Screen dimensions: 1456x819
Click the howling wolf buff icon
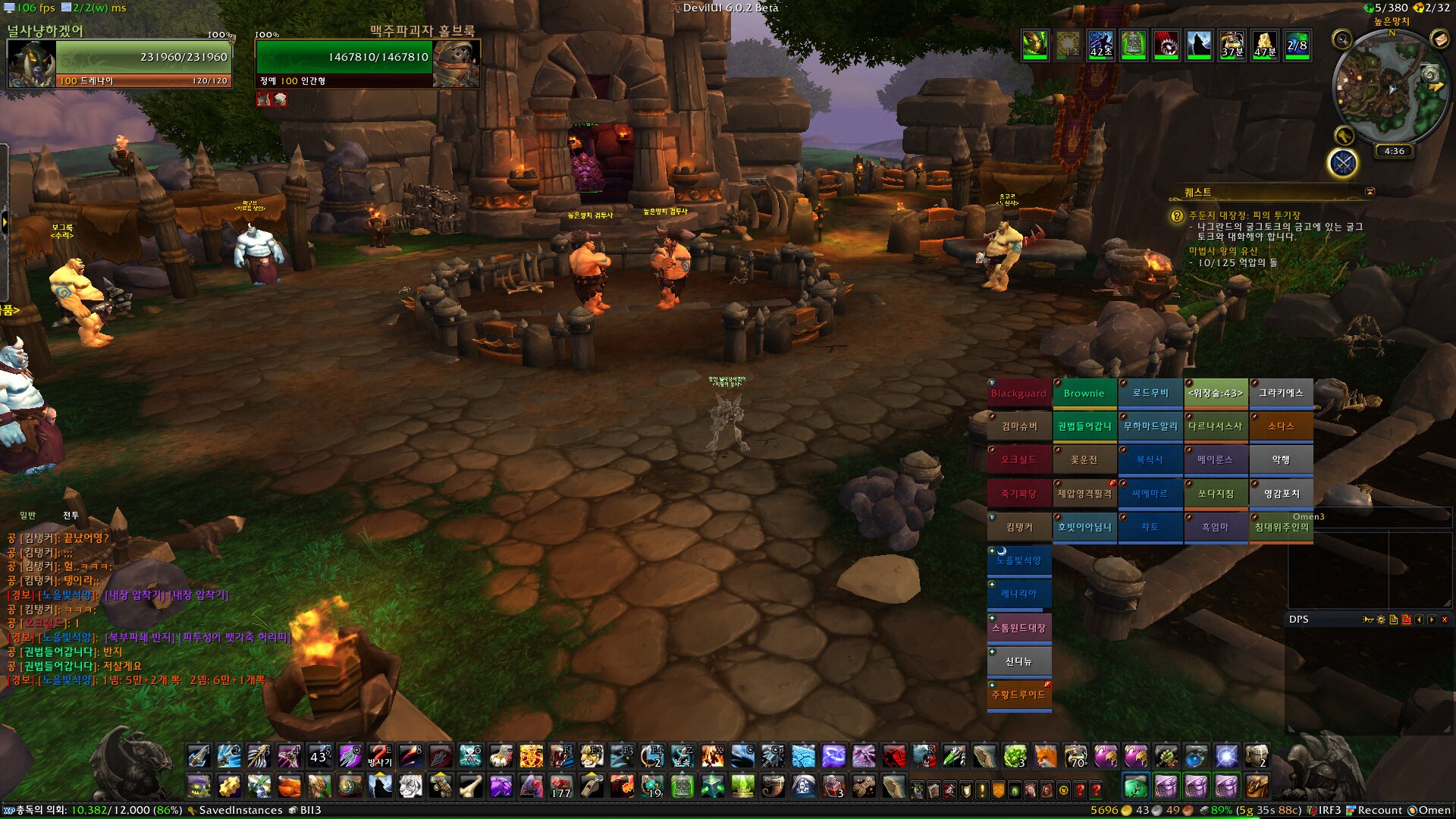tap(1198, 45)
